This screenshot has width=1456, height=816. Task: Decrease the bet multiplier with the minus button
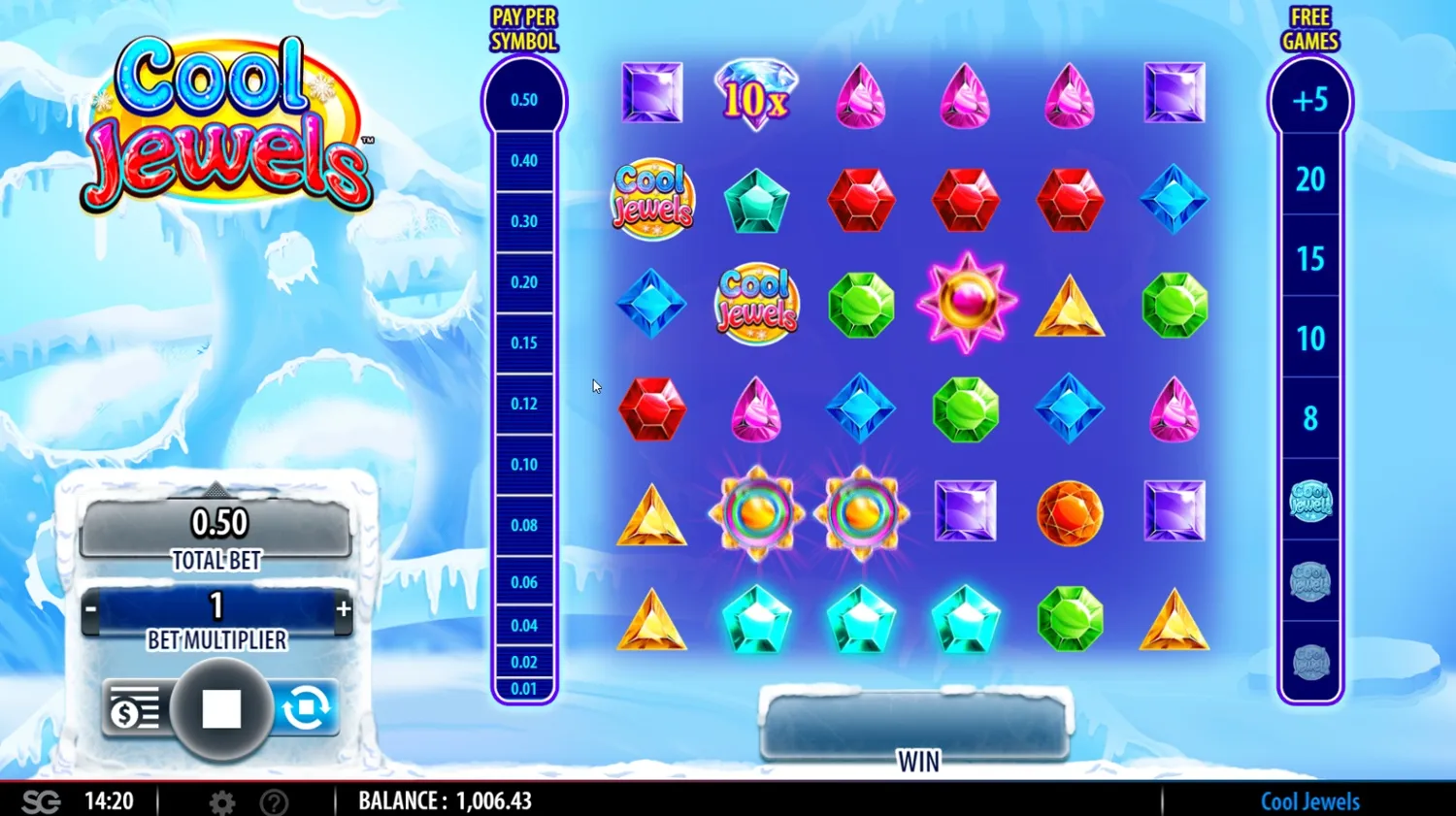point(92,606)
